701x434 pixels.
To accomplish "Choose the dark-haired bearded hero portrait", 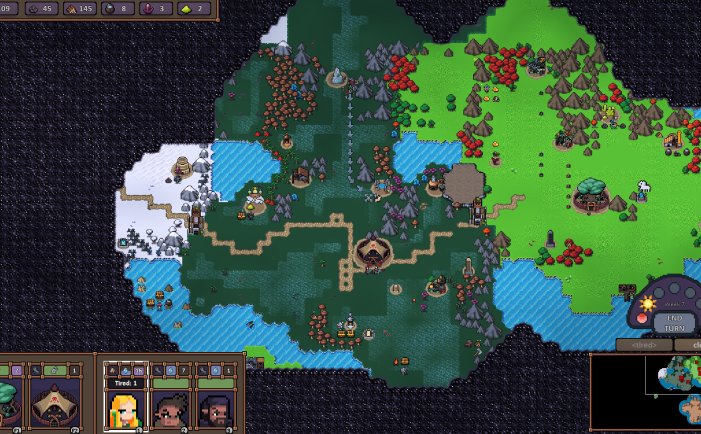I will pos(216,409).
